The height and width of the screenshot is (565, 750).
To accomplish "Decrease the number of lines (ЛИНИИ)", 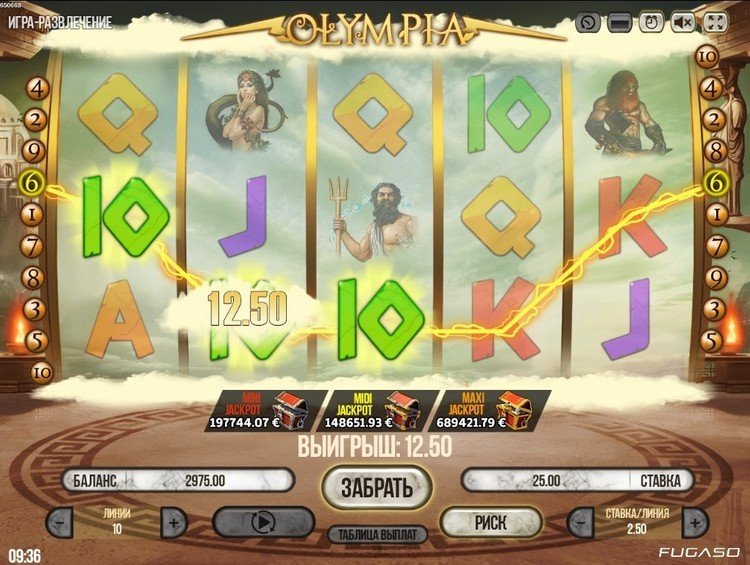I will click(60, 521).
